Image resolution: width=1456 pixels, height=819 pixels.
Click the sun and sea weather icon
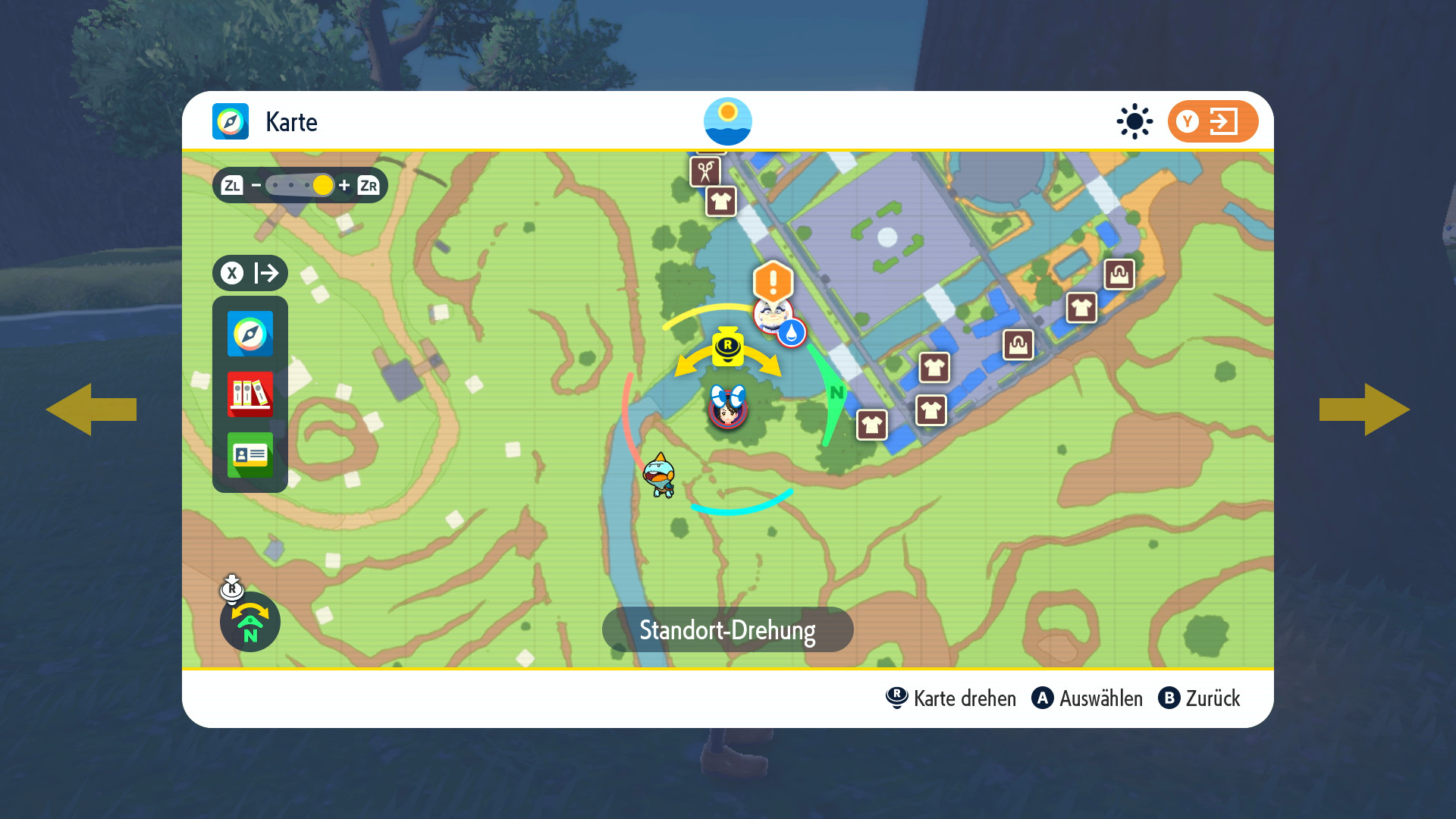pyautogui.click(x=728, y=121)
